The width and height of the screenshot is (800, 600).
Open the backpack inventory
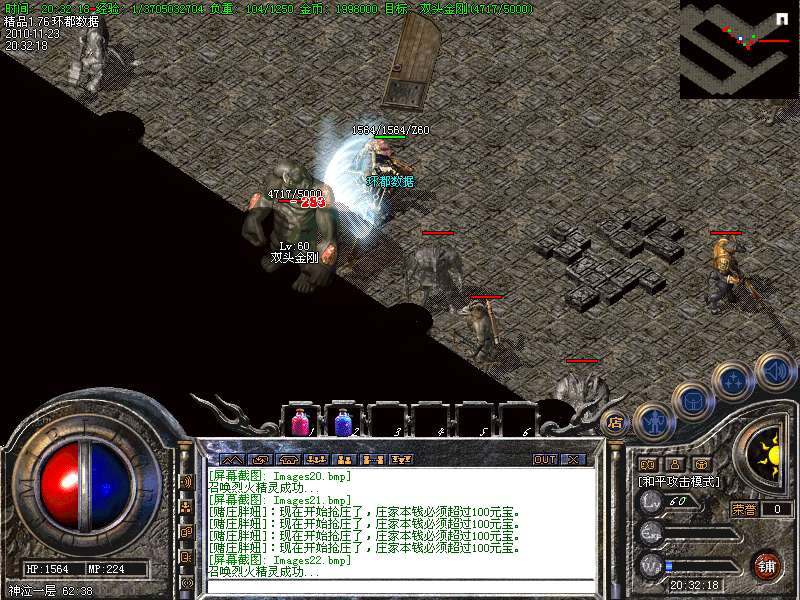(x=692, y=400)
